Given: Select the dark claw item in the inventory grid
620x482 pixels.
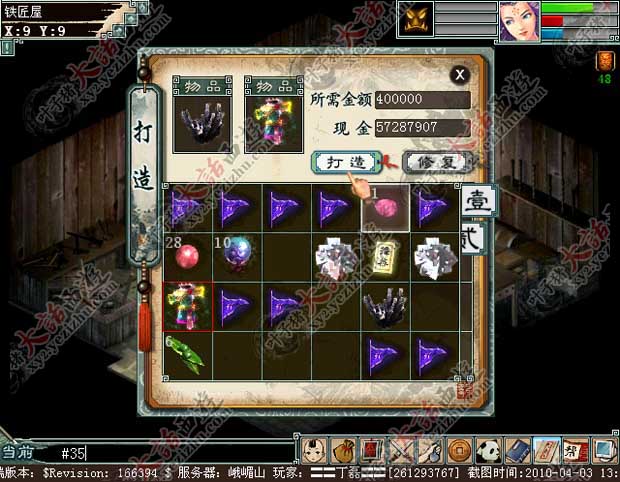Looking at the screenshot, I should pyautogui.click(x=385, y=305).
